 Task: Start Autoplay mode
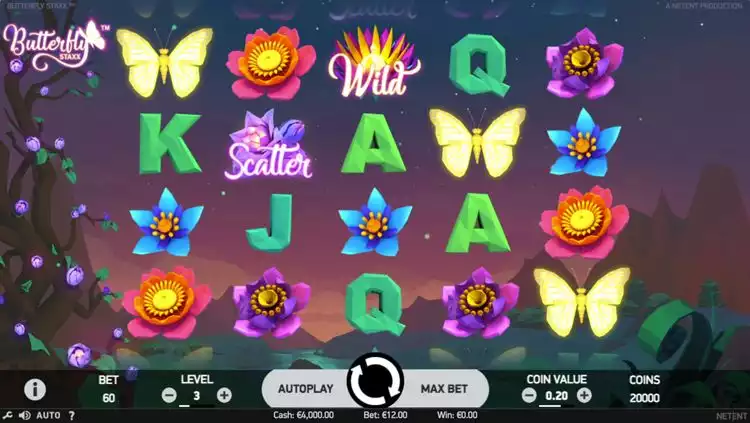click(x=305, y=387)
